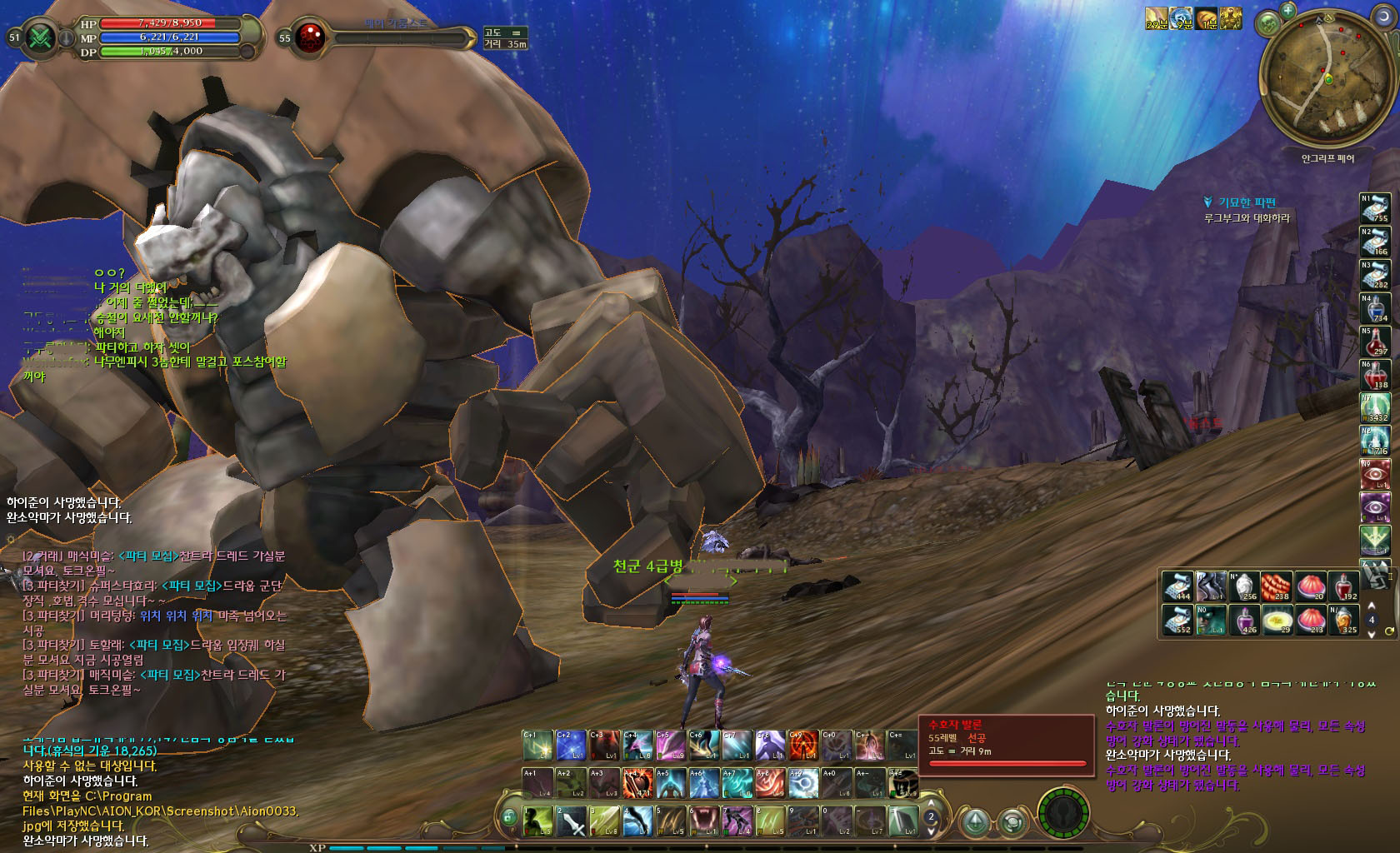The width and height of the screenshot is (1400, 853).
Task: Use the A+4 skill showing 471
Action: (637, 784)
